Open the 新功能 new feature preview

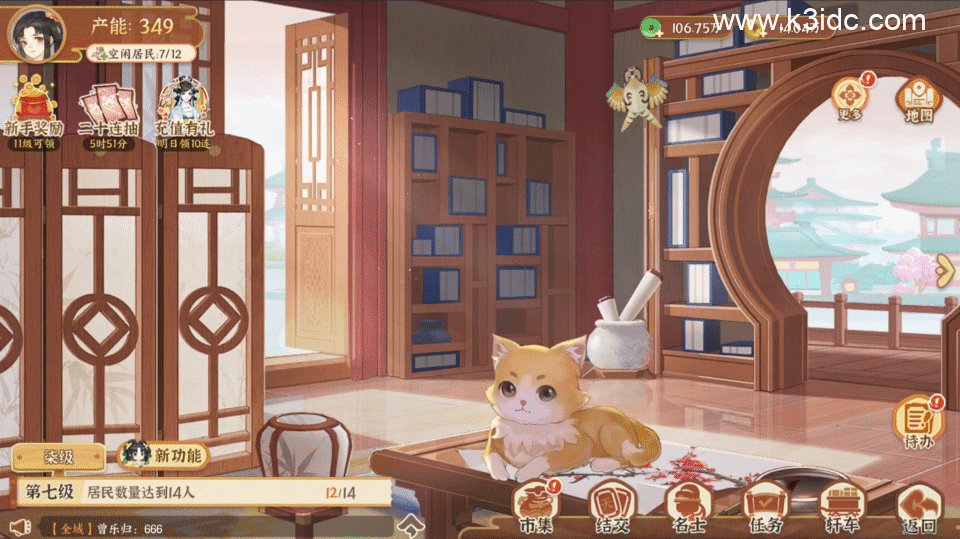163,456
